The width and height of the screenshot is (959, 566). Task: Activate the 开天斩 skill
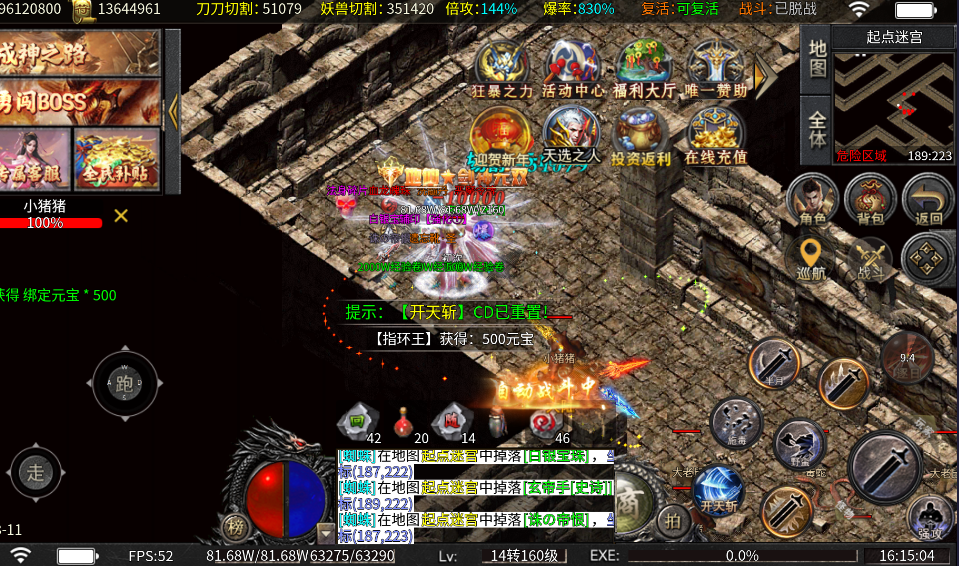[718, 492]
